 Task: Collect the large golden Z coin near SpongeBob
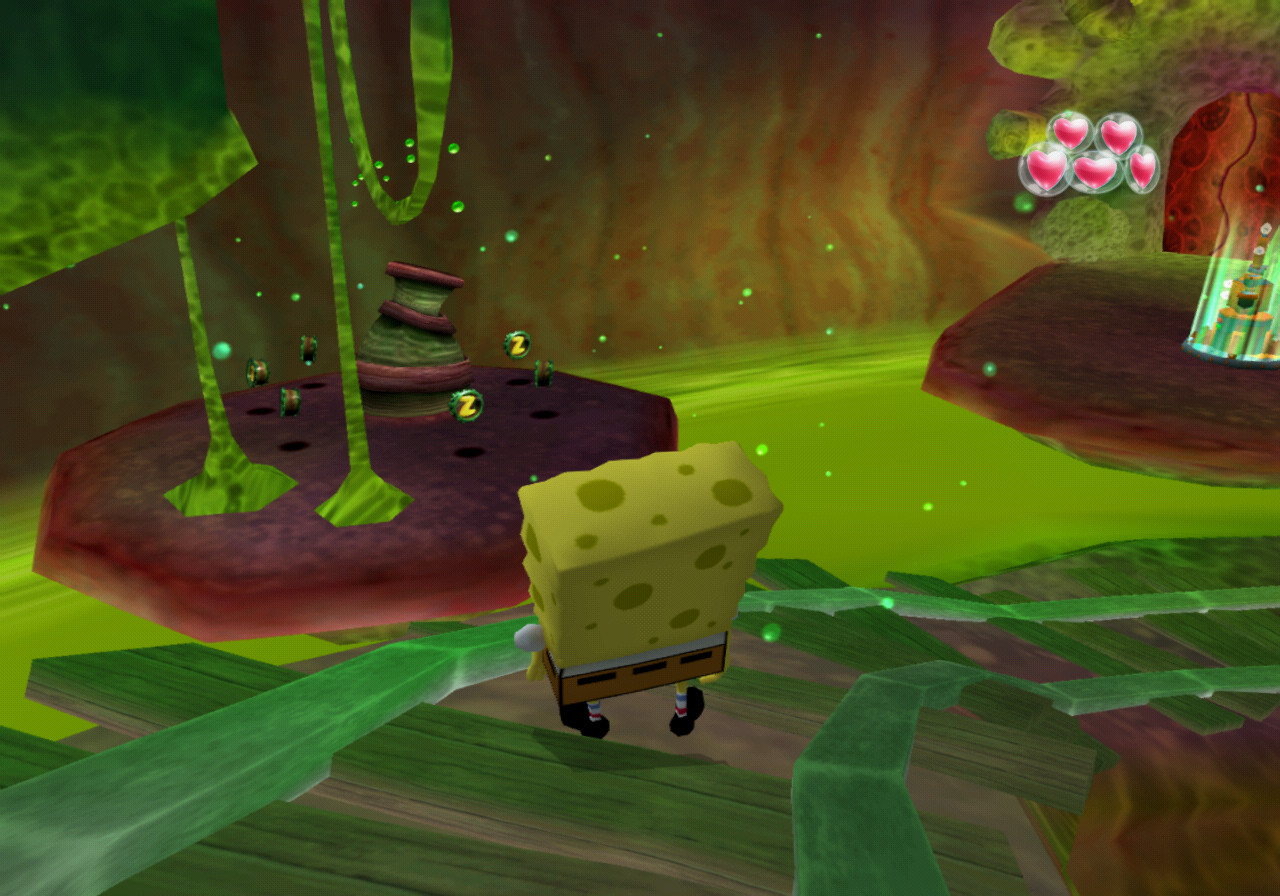click(467, 404)
